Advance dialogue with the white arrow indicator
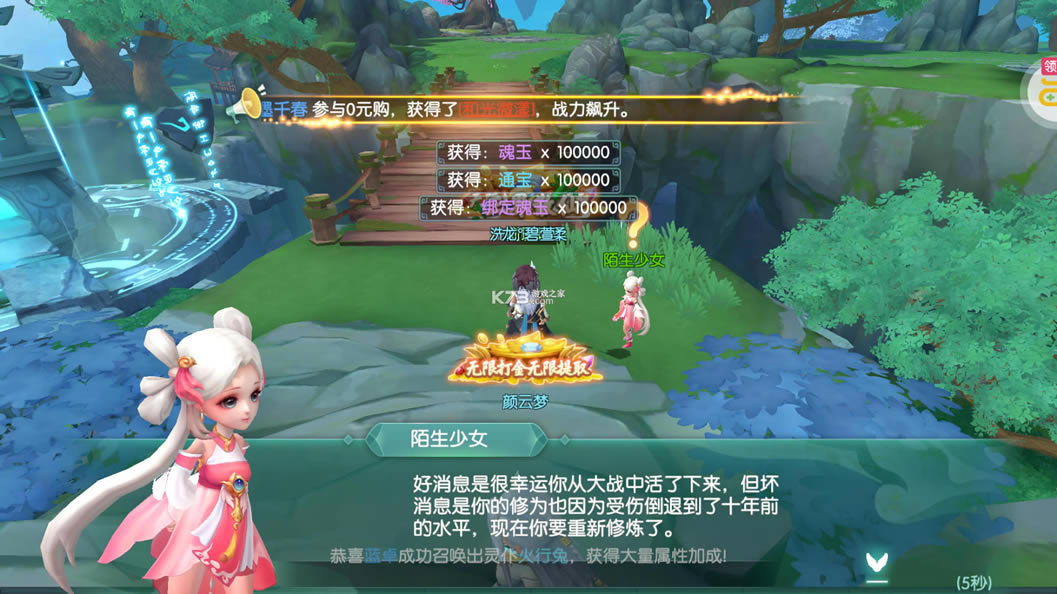This screenshot has height=594, width=1057. coord(876,567)
